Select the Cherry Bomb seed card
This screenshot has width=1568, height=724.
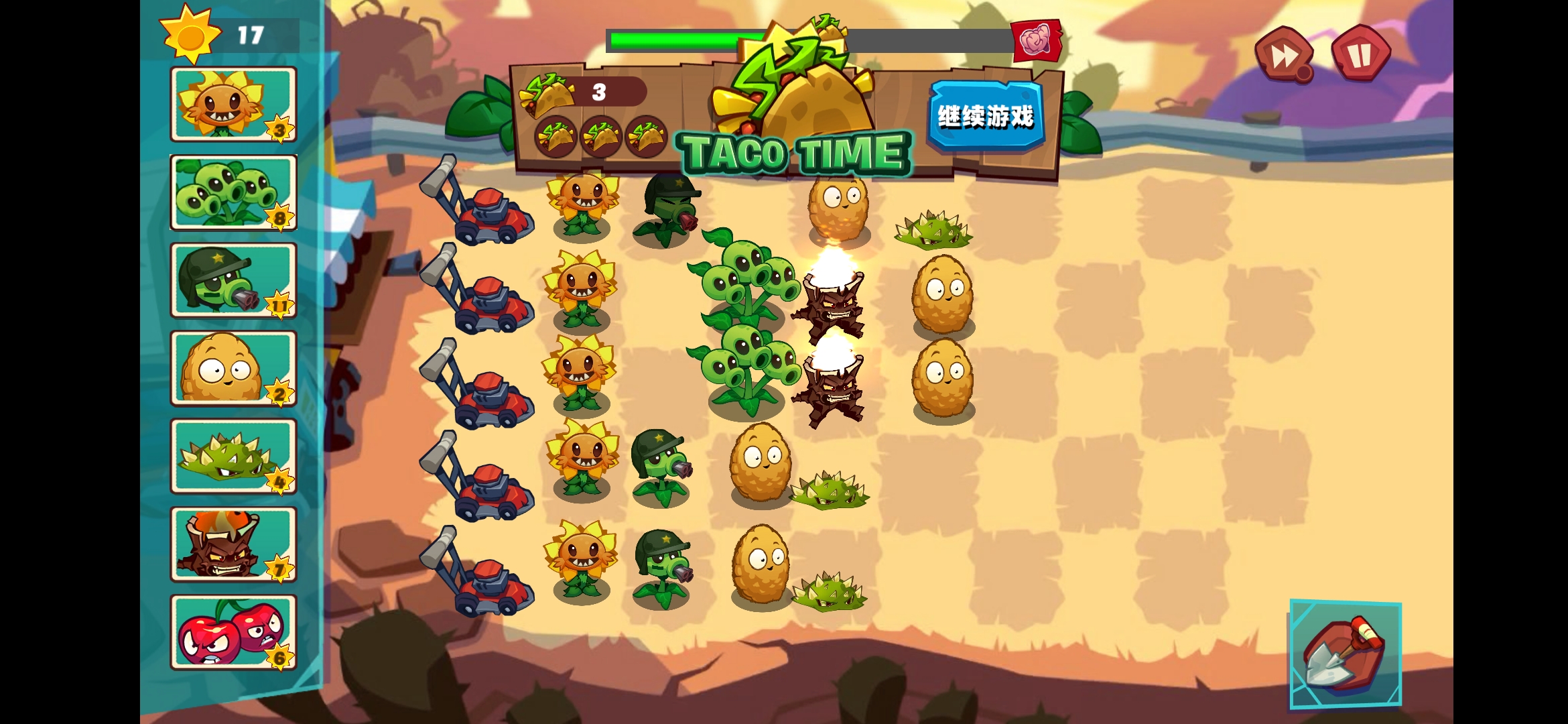233,633
